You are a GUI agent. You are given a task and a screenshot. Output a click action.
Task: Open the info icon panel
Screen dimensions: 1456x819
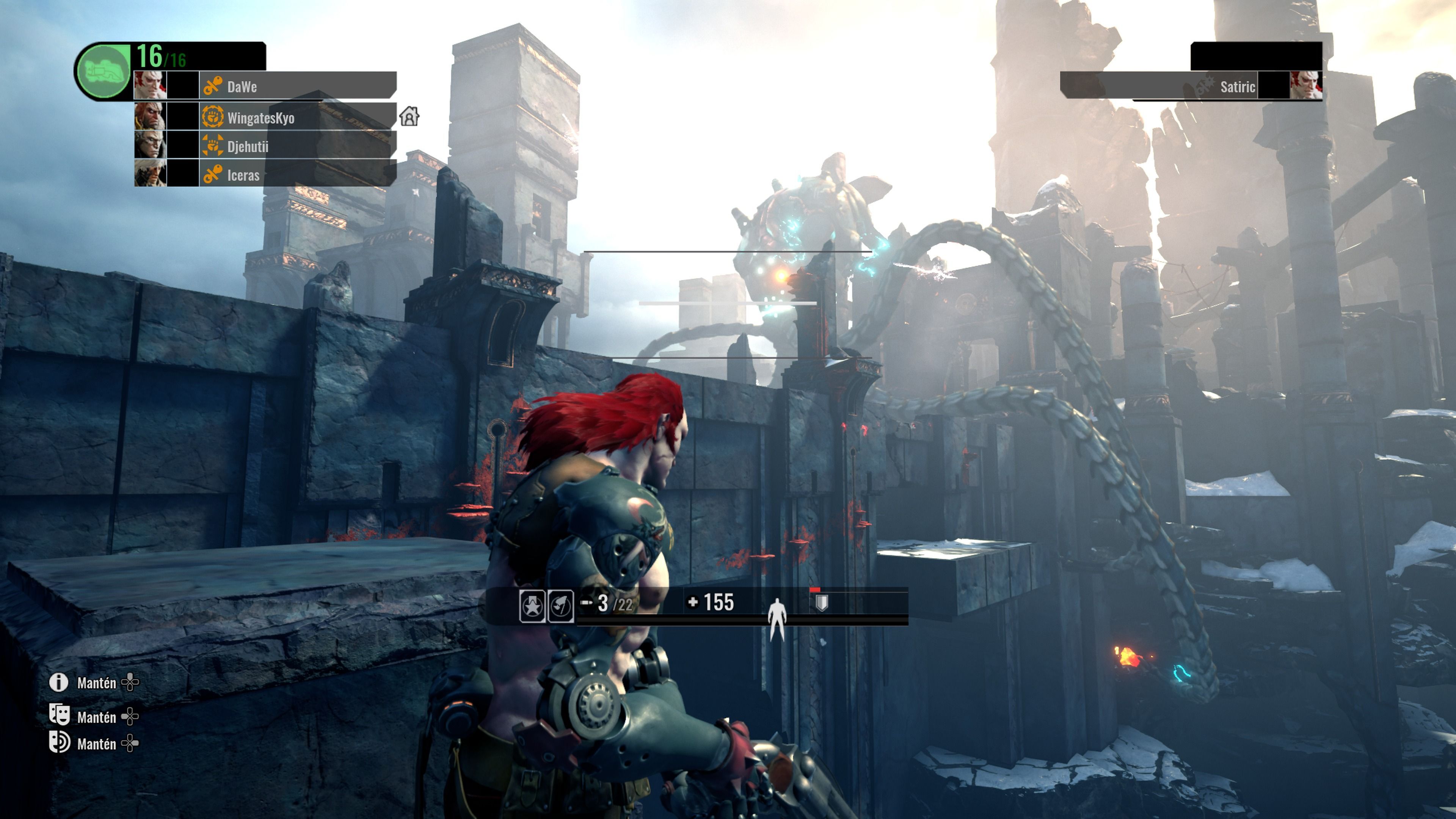click(x=59, y=683)
